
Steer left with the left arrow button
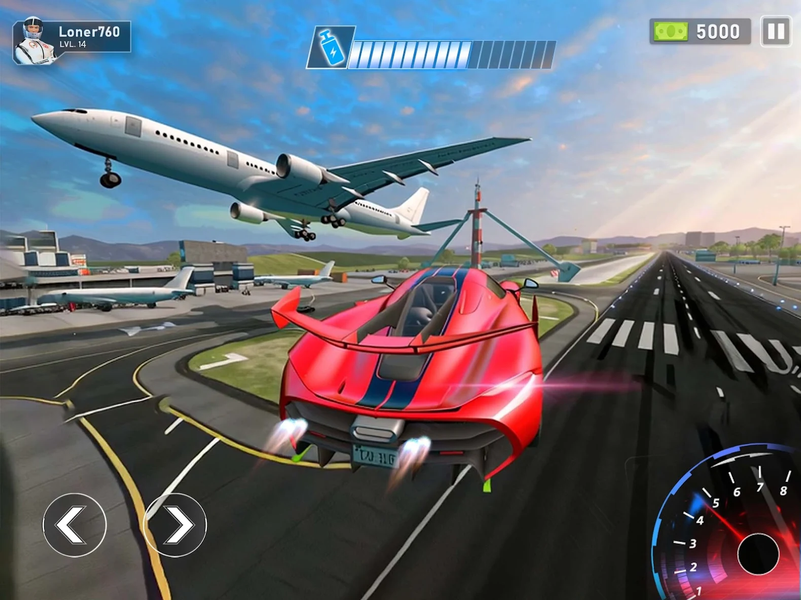tap(74, 524)
